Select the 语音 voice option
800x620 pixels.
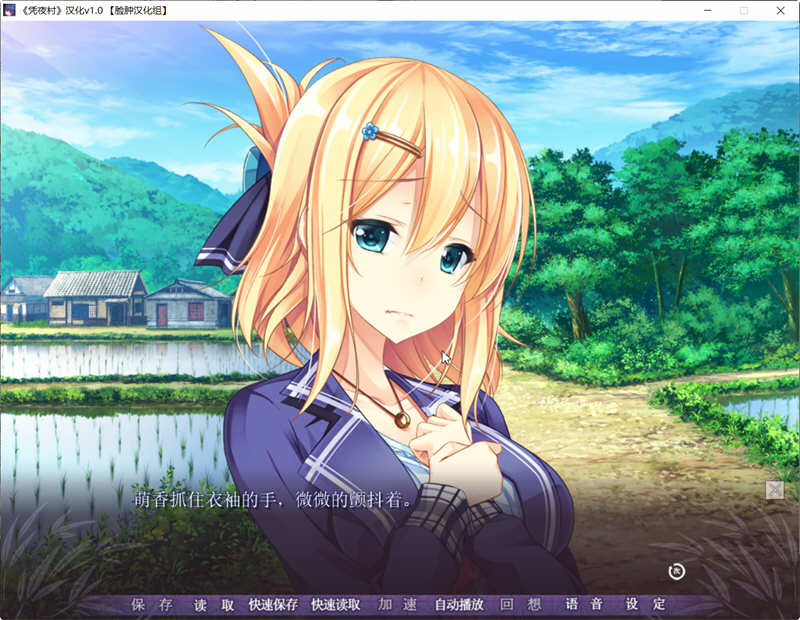coord(584,605)
